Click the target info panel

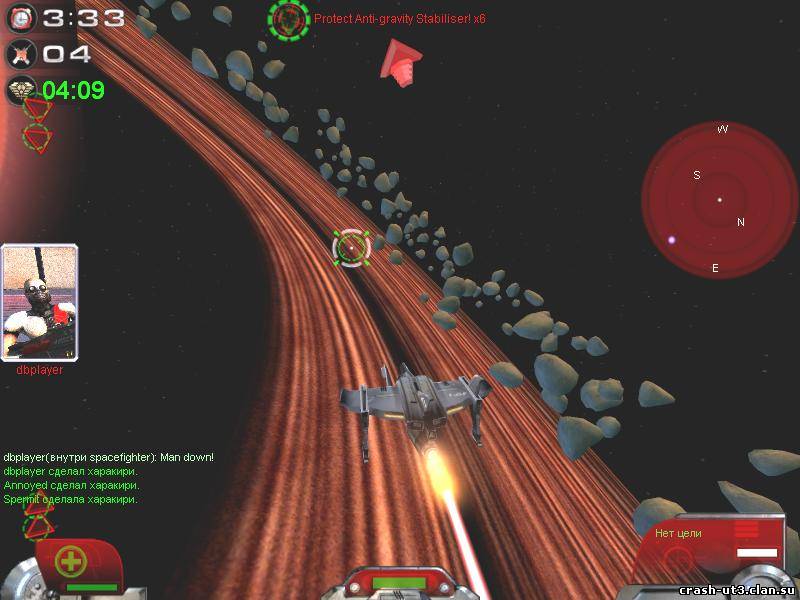(x=714, y=542)
